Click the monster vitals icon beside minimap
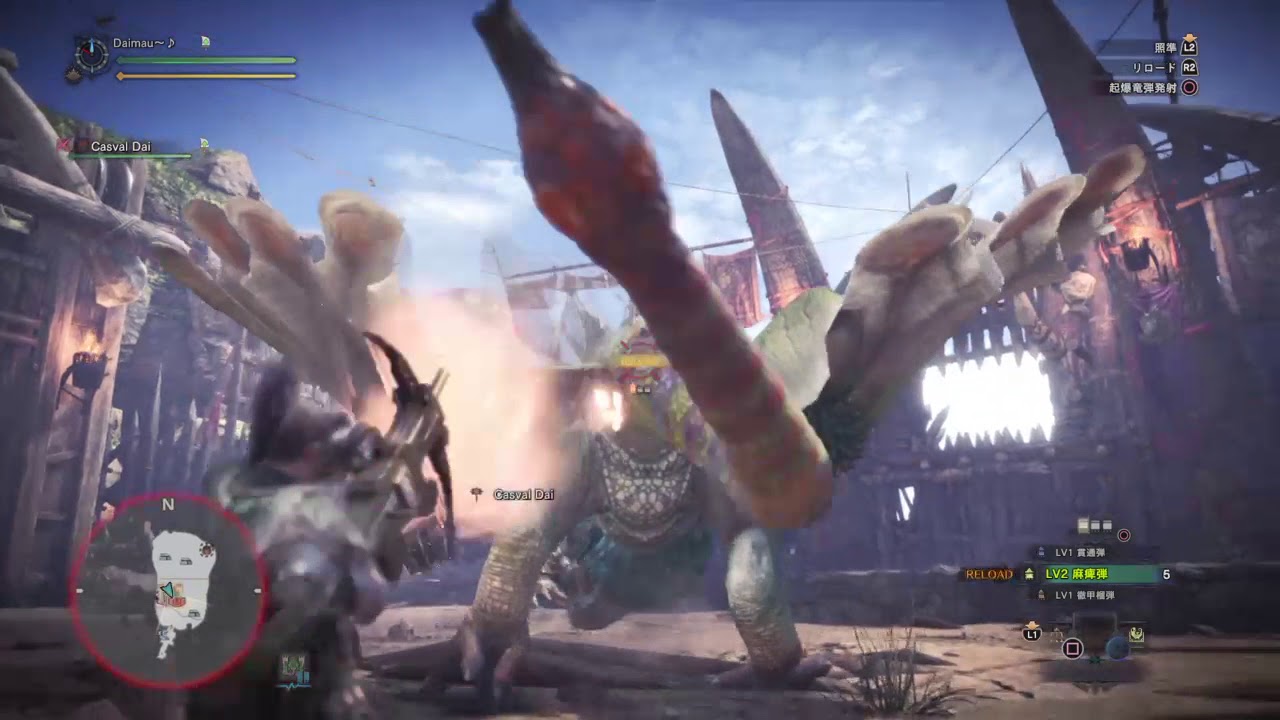This screenshot has width=1280, height=720. pyautogui.click(x=294, y=667)
